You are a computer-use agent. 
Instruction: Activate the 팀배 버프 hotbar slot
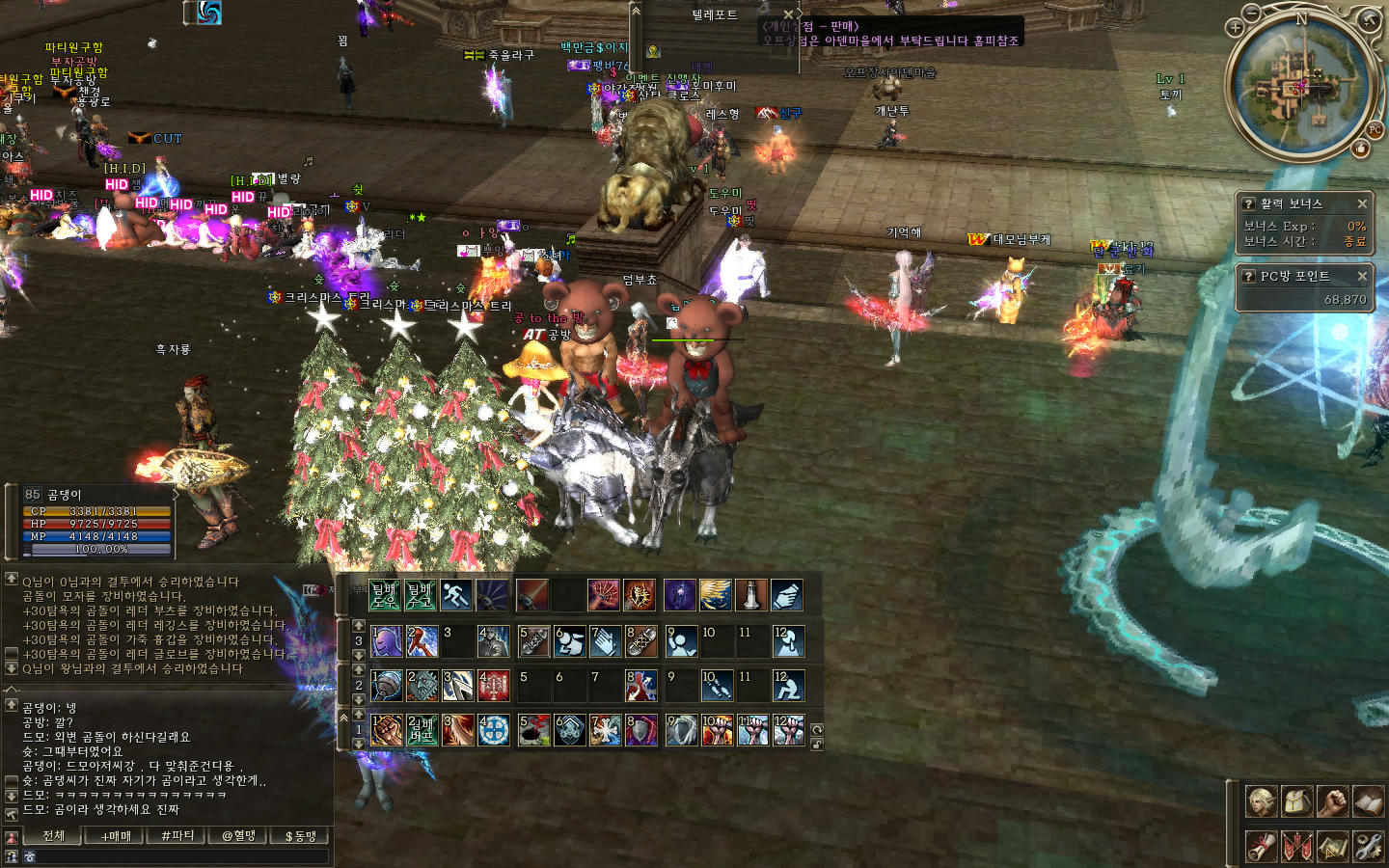tap(422, 730)
